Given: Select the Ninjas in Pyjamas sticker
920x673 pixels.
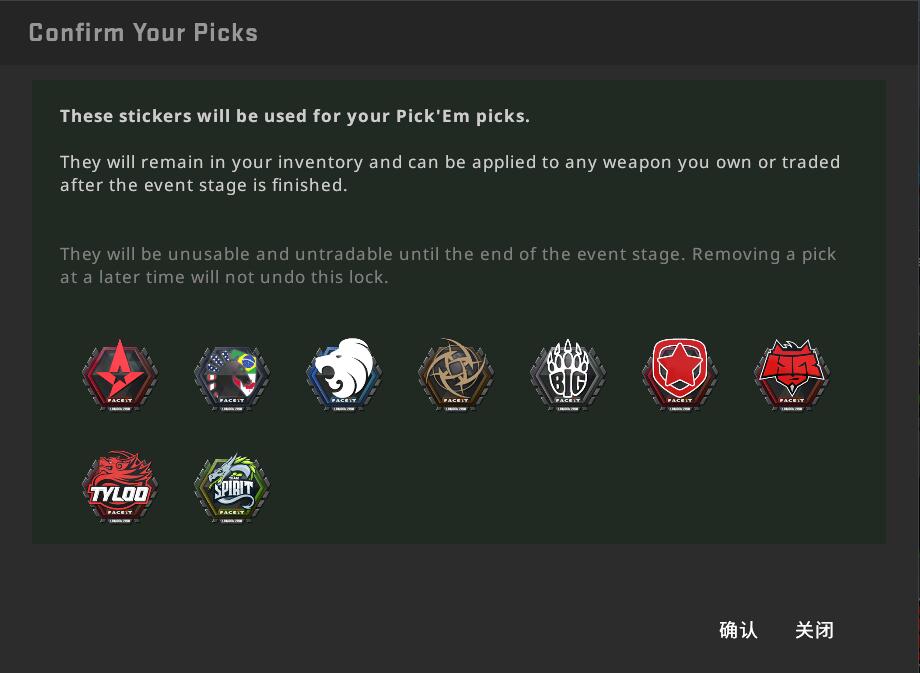Looking at the screenshot, I should click(456, 375).
